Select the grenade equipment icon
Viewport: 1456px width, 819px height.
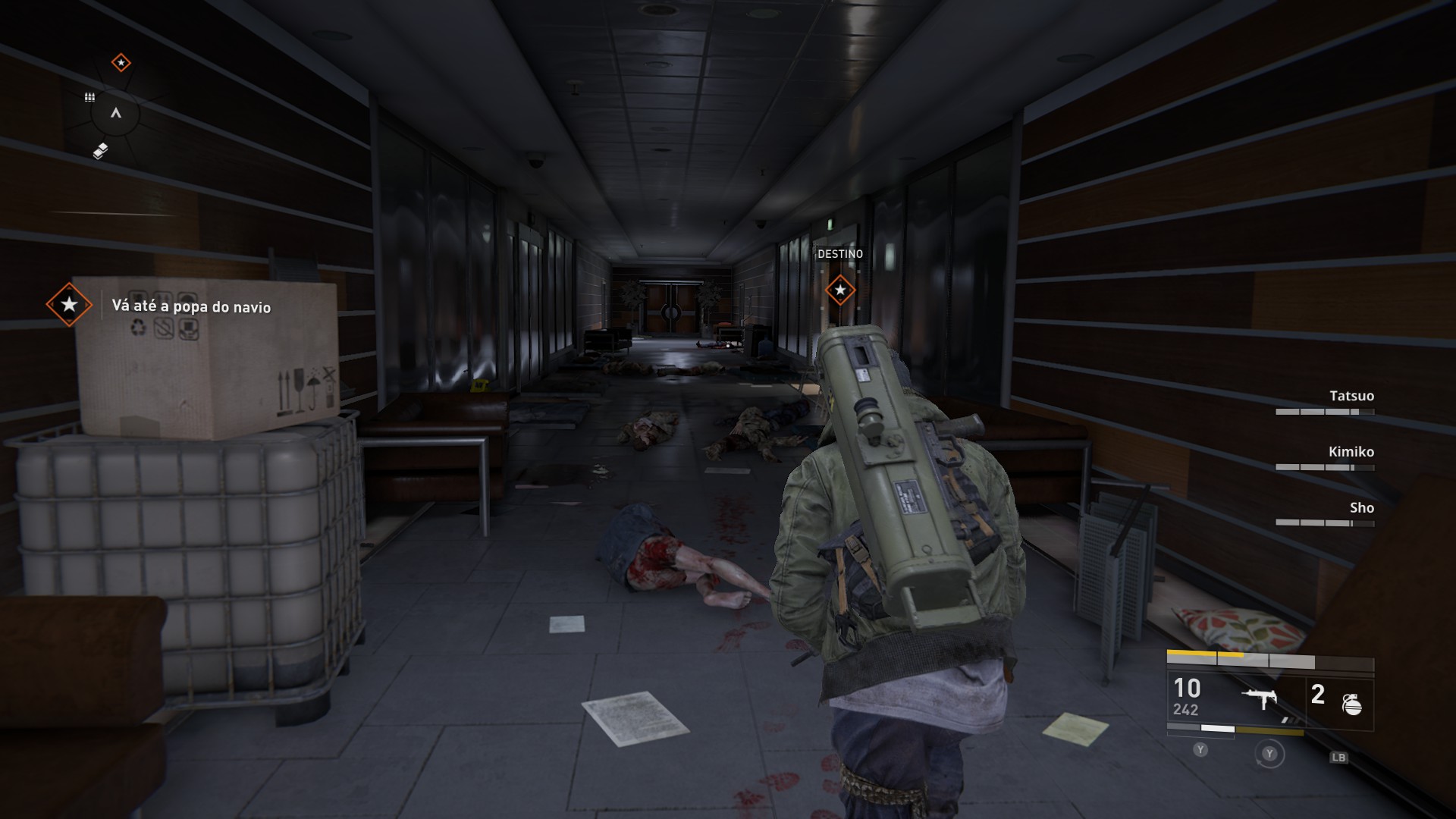(1351, 704)
